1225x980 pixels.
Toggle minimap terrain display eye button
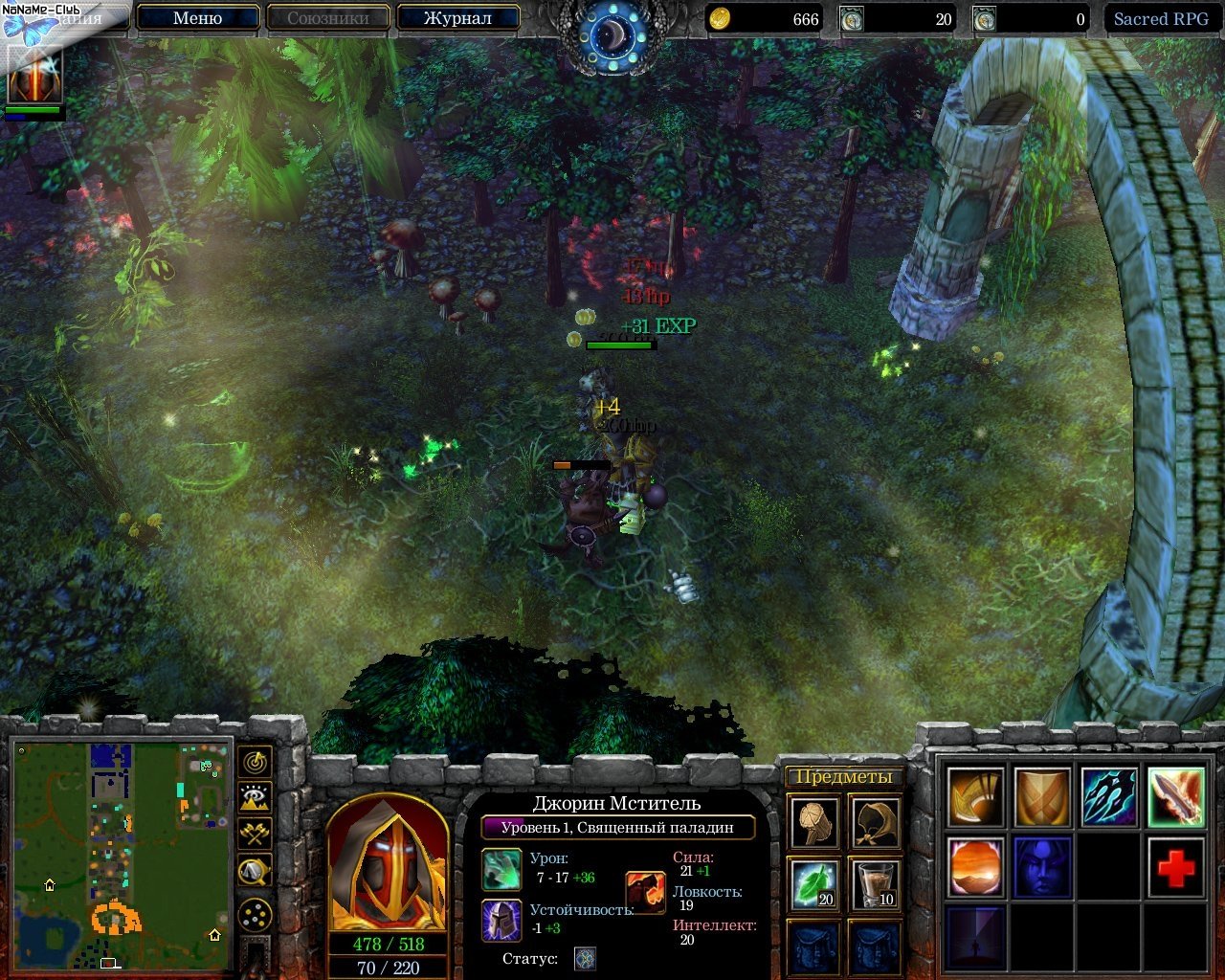click(255, 798)
